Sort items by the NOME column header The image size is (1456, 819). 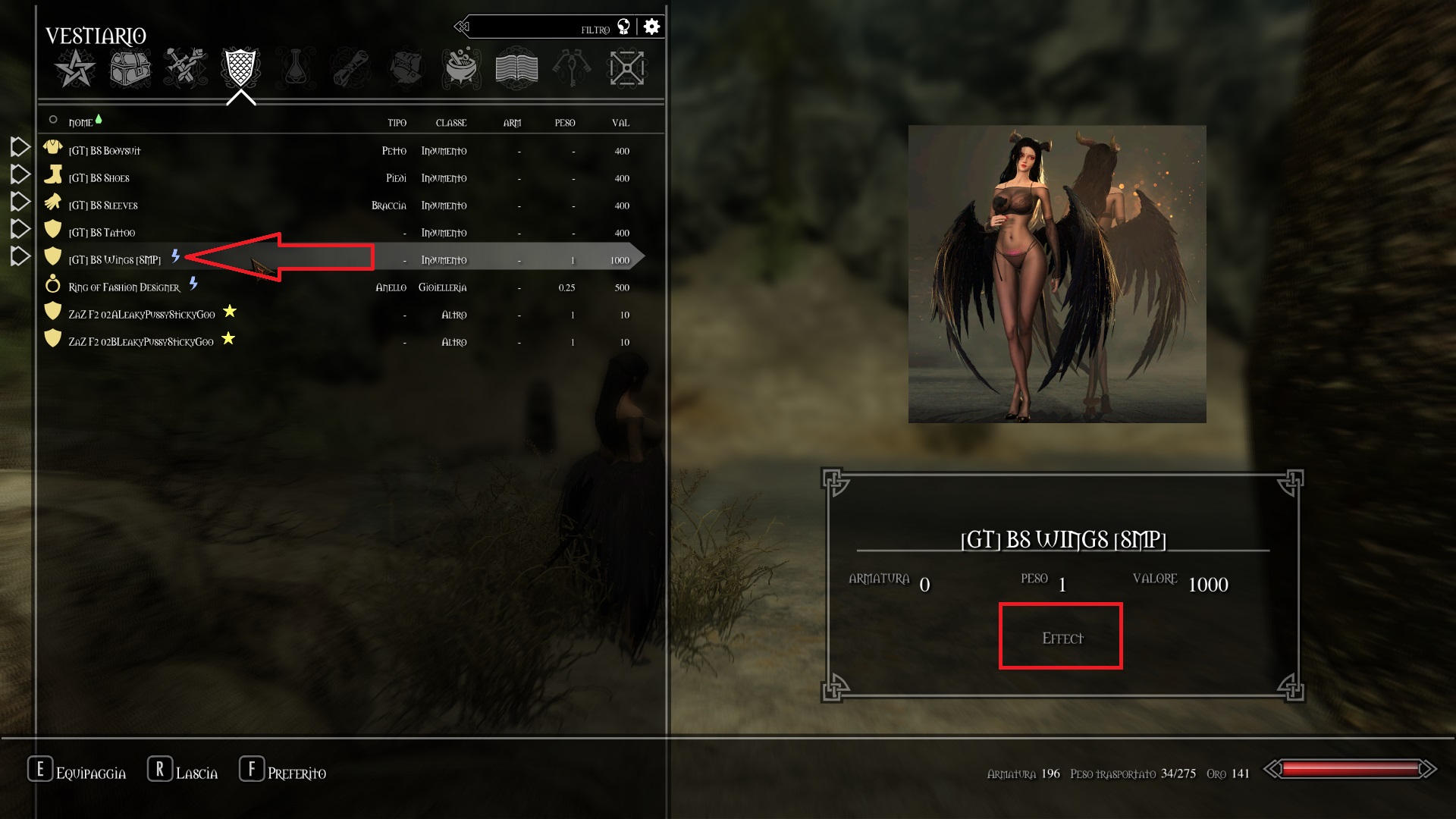coord(80,122)
